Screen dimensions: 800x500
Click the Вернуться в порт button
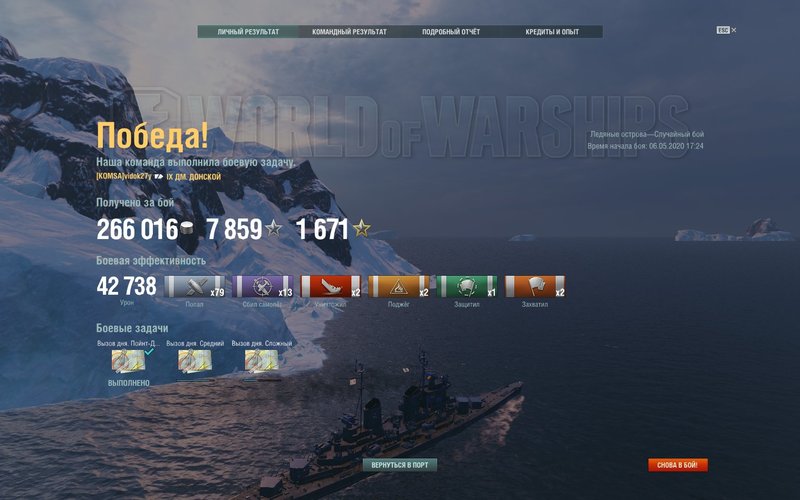pyautogui.click(x=400, y=465)
